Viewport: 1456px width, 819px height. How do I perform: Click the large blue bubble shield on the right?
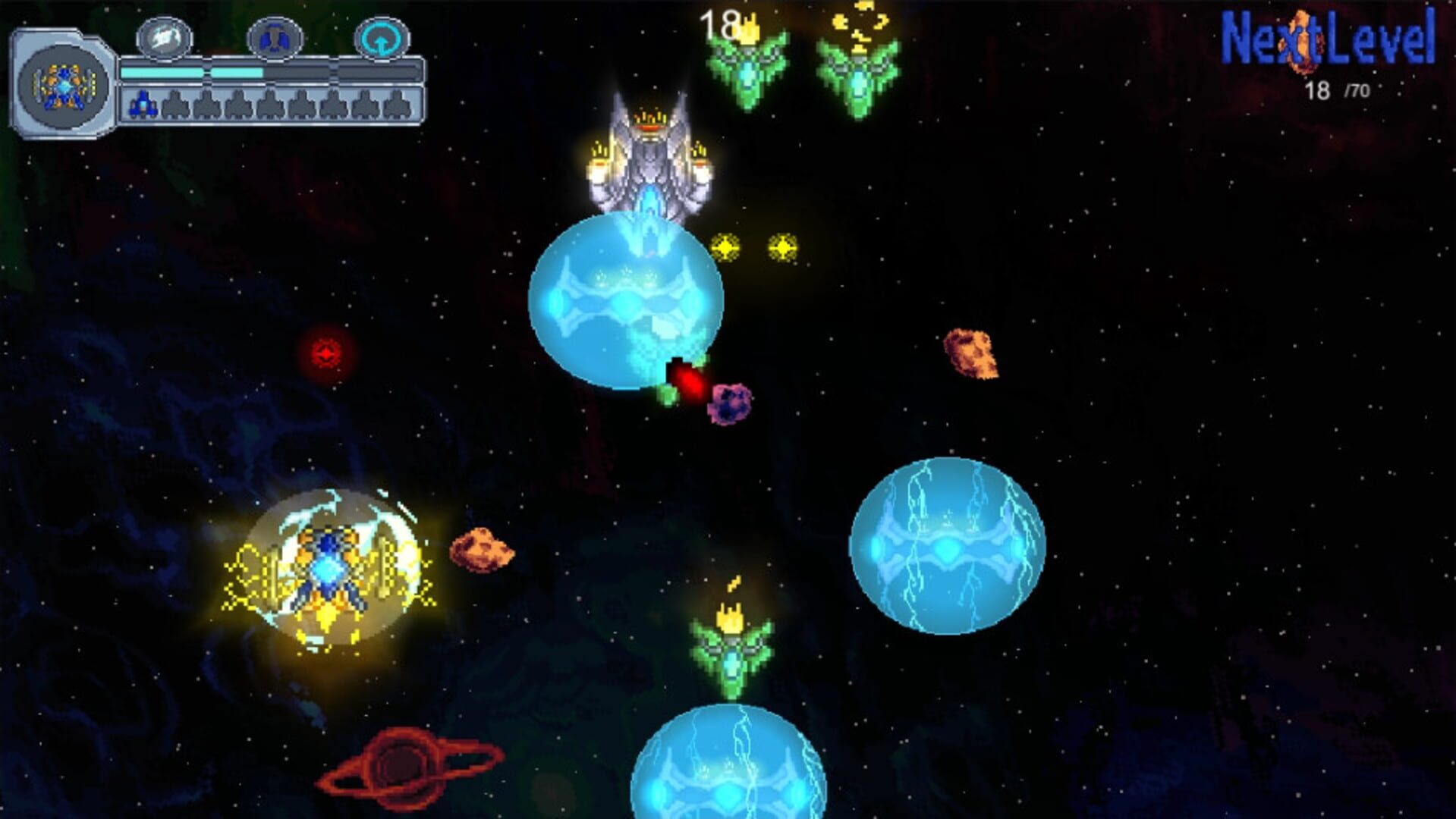tap(948, 546)
